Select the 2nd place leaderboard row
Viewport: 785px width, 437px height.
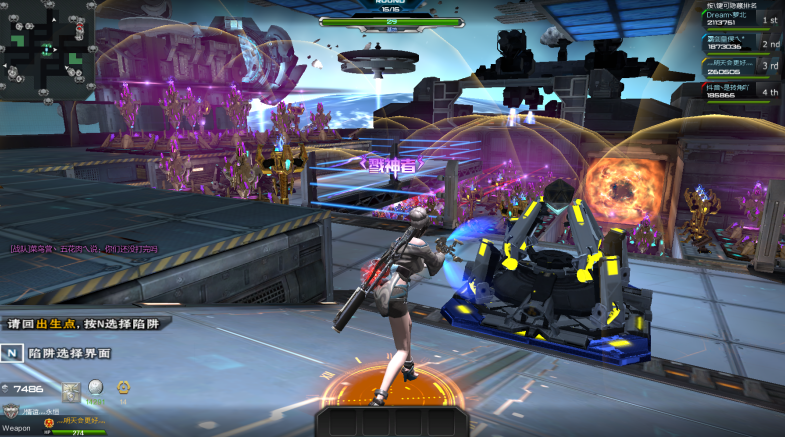pyautogui.click(x=741, y=43)
